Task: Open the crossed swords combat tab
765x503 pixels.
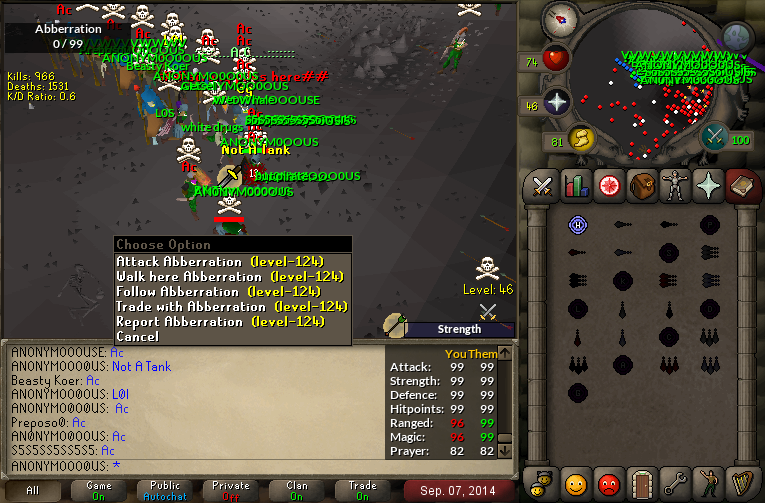Action: tap(542, 186)
